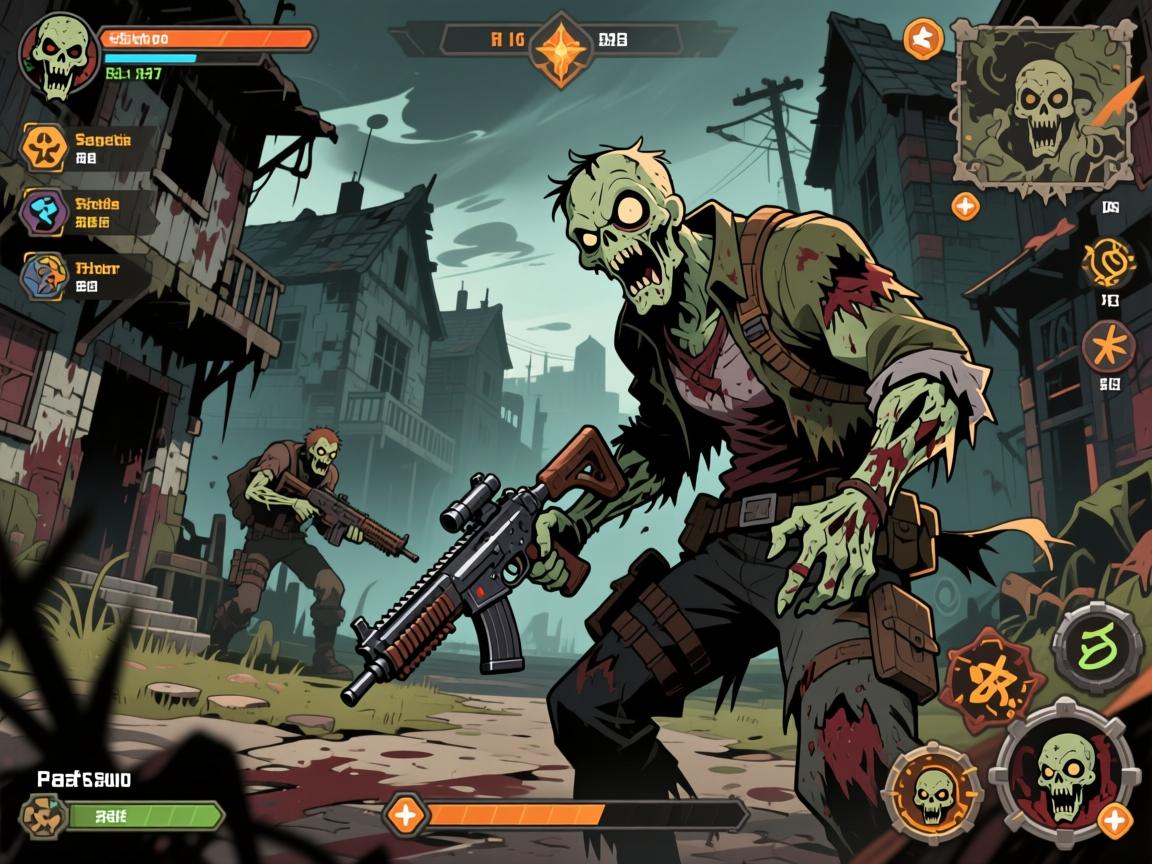
Task: Tap the orange back arrow button
Action: point(923,40)
